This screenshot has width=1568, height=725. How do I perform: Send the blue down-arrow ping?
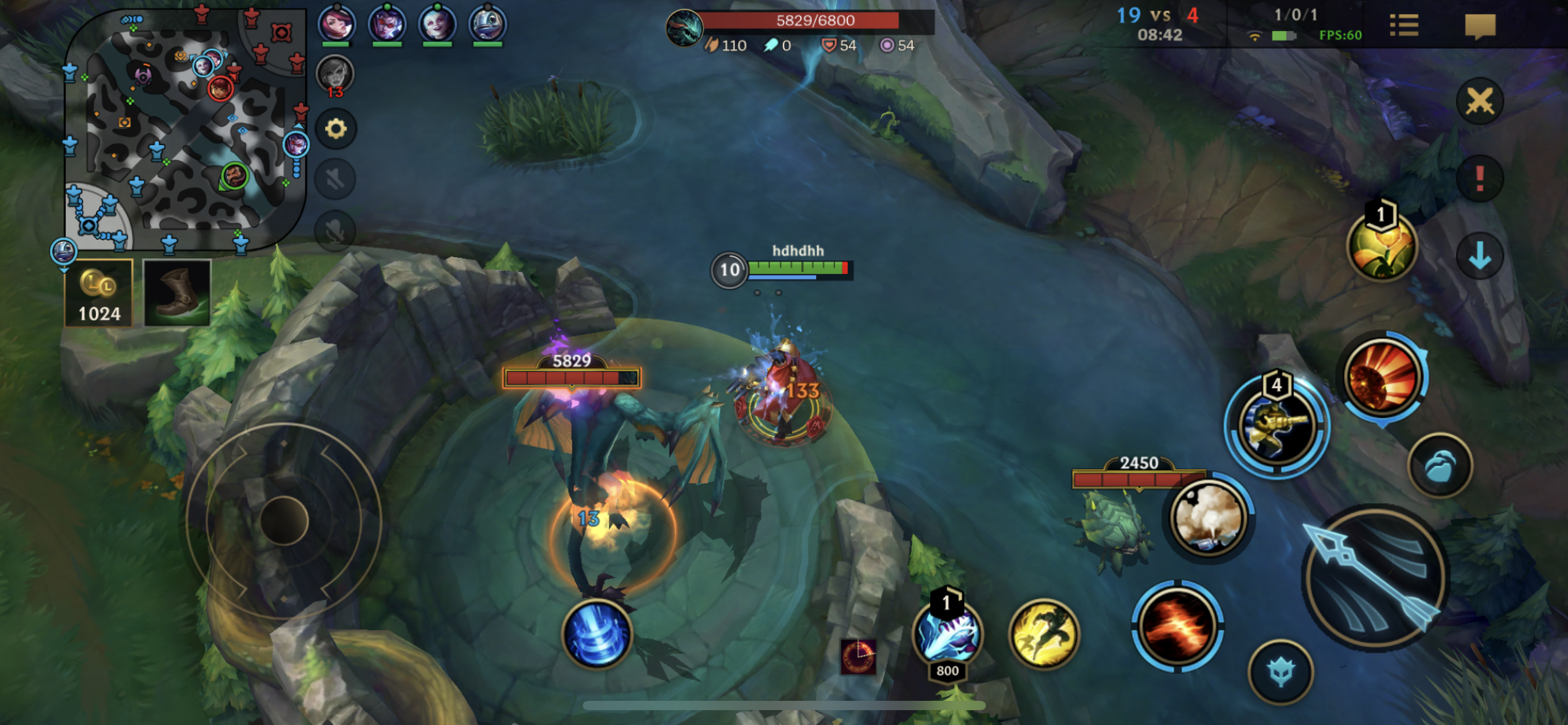pos(1479,255)
